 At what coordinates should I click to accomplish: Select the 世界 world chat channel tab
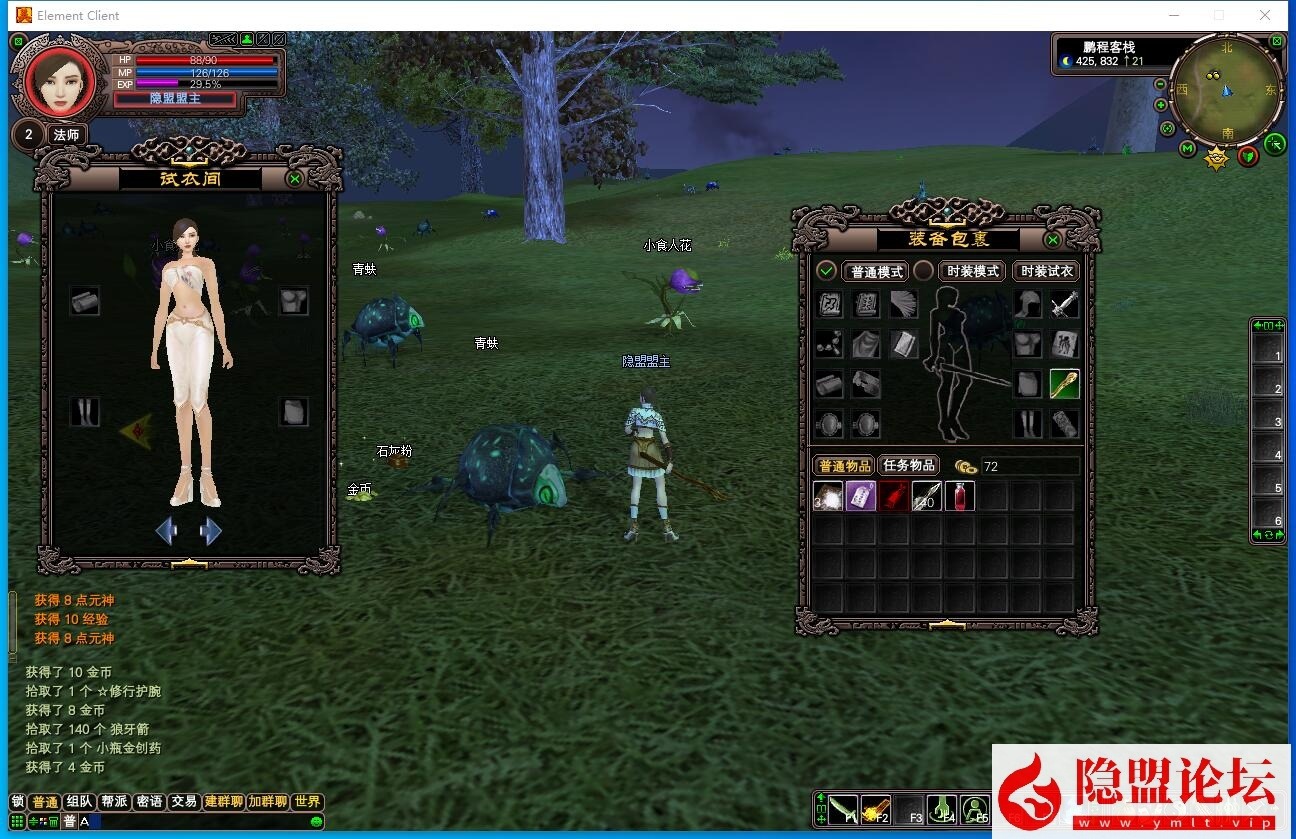308,801
